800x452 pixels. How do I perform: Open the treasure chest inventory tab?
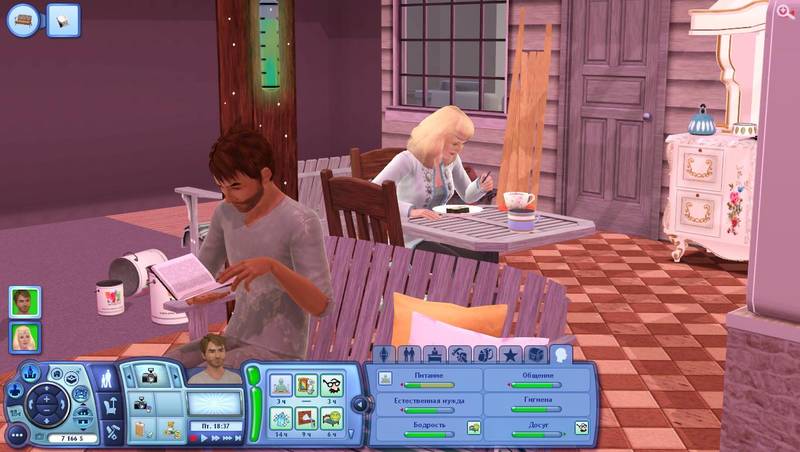coord(536,355)
